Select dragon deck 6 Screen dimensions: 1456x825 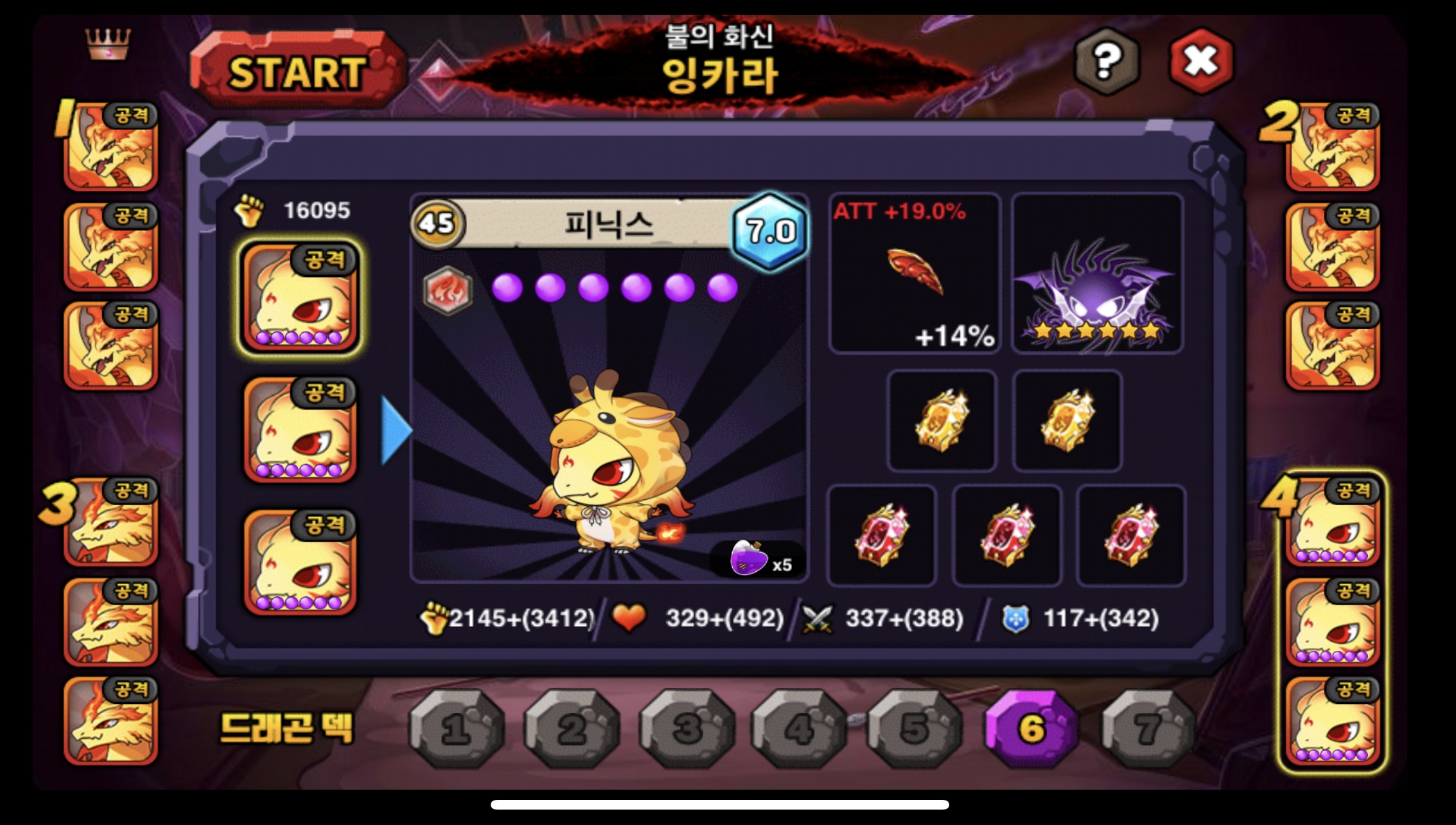[x=1031, y=729]
